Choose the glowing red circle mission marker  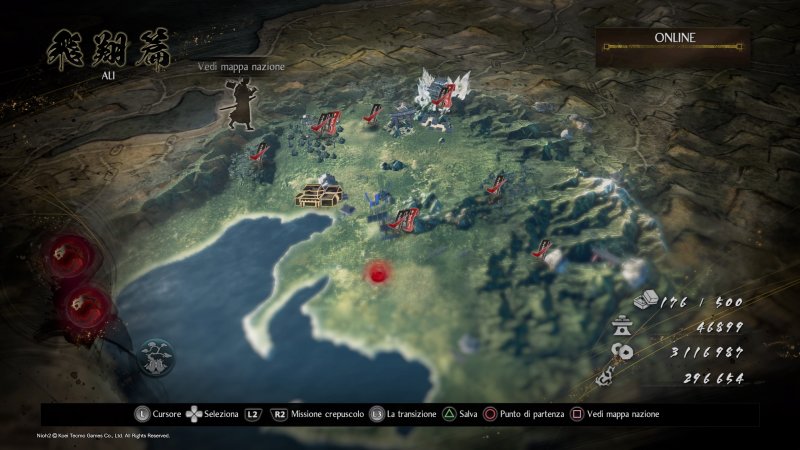pos(378,272)
